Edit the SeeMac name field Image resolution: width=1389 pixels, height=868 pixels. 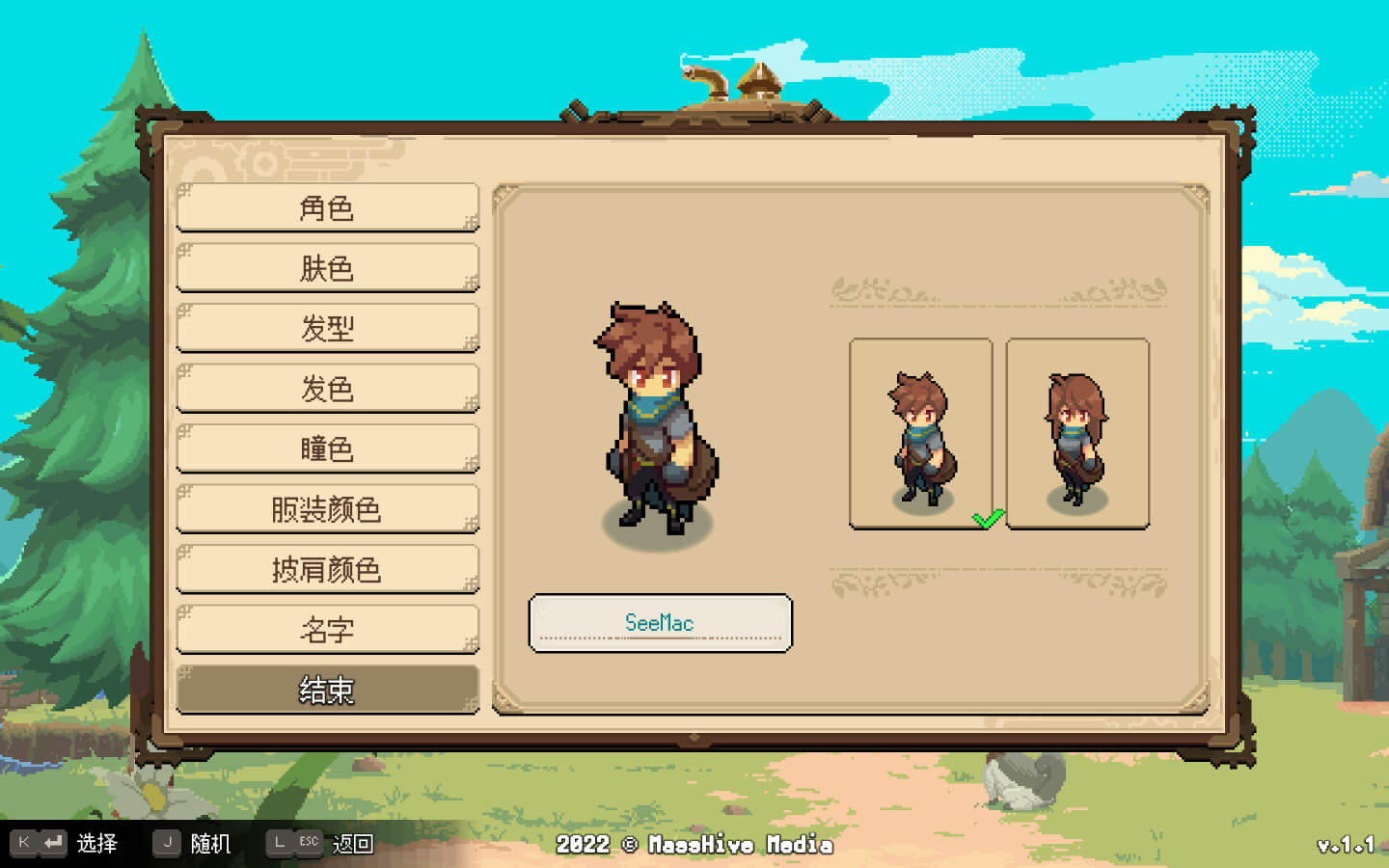660,623
